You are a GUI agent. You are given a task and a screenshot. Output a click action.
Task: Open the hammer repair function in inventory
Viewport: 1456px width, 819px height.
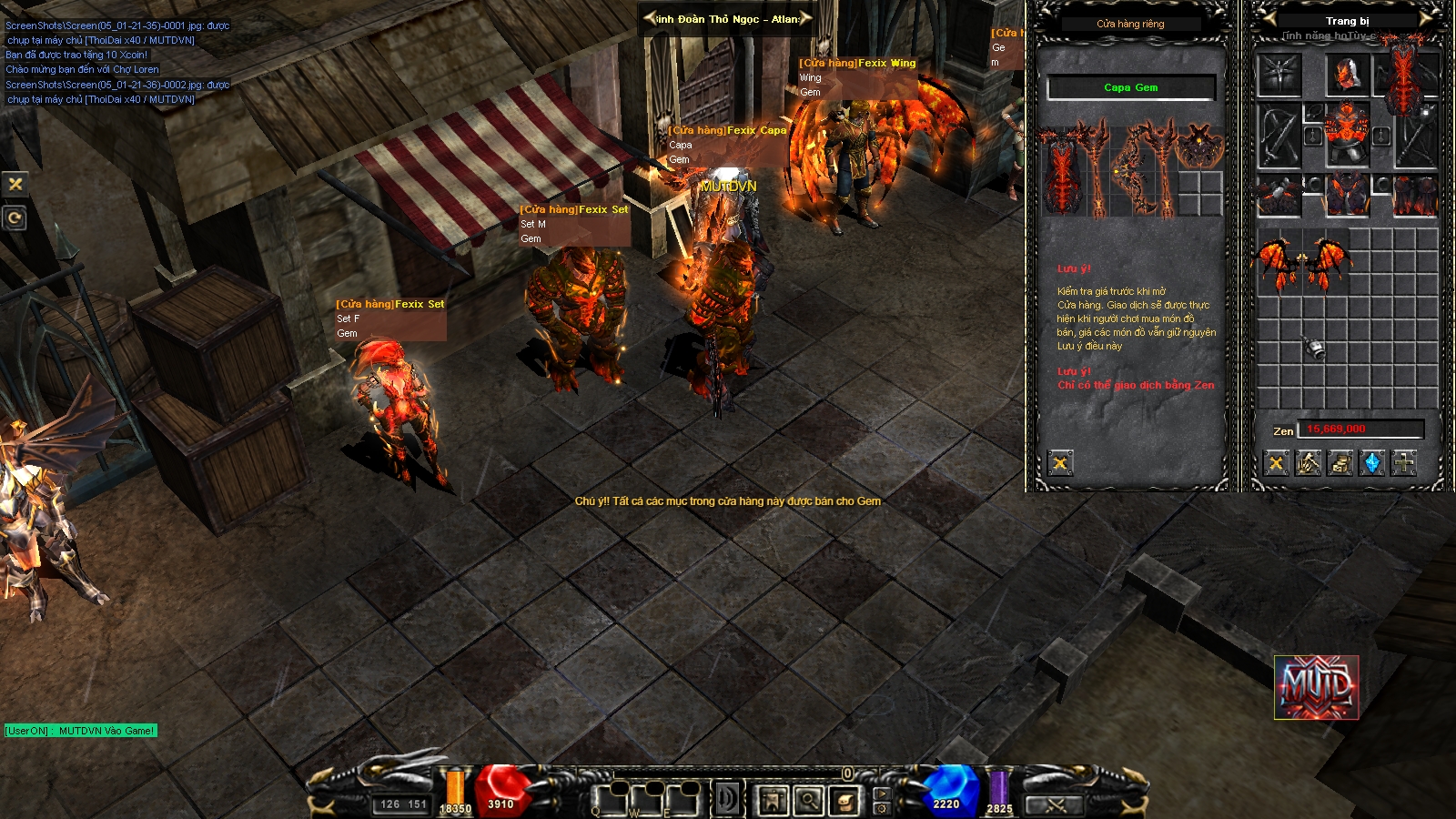pos(1309,464)
